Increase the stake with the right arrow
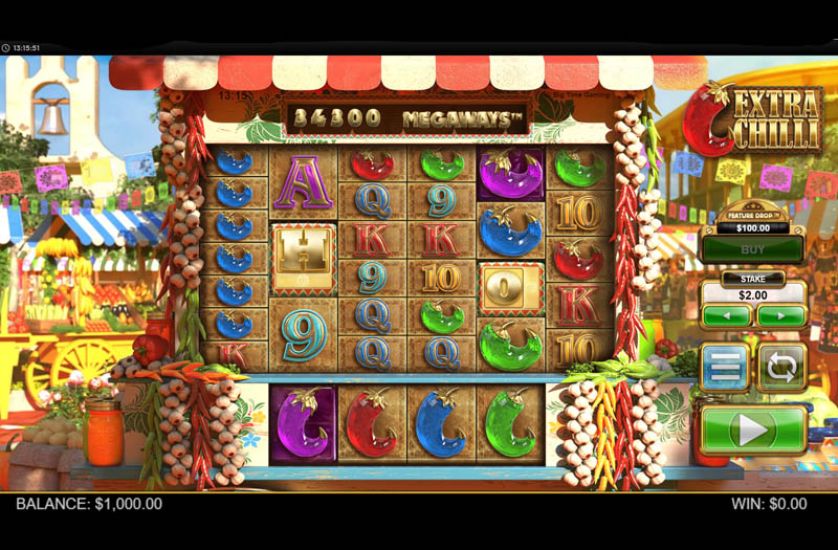Viewport: 838px width, 550px height. pos(781,317)
